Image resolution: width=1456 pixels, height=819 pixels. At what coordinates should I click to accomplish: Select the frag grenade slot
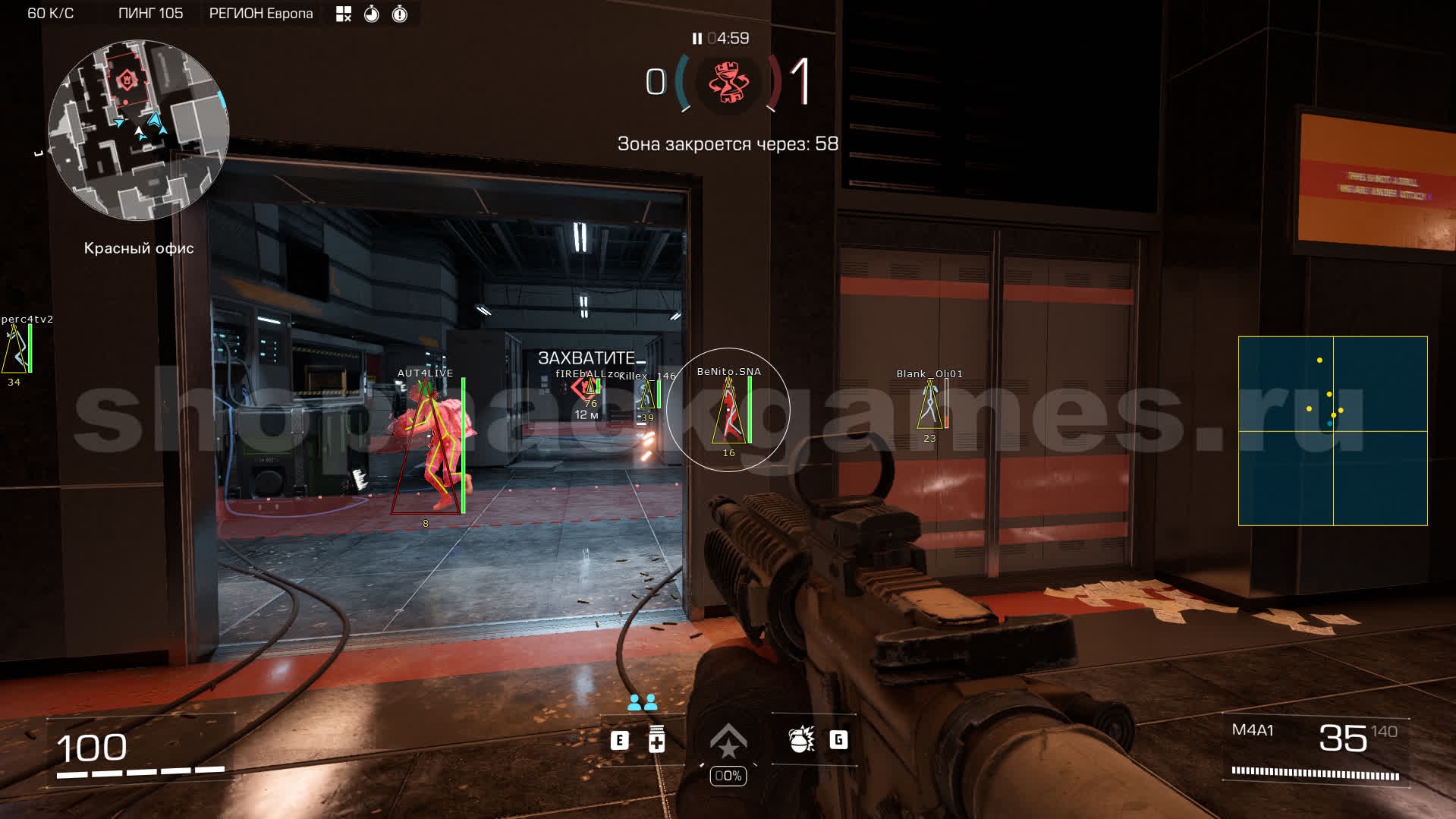(801, 739)
